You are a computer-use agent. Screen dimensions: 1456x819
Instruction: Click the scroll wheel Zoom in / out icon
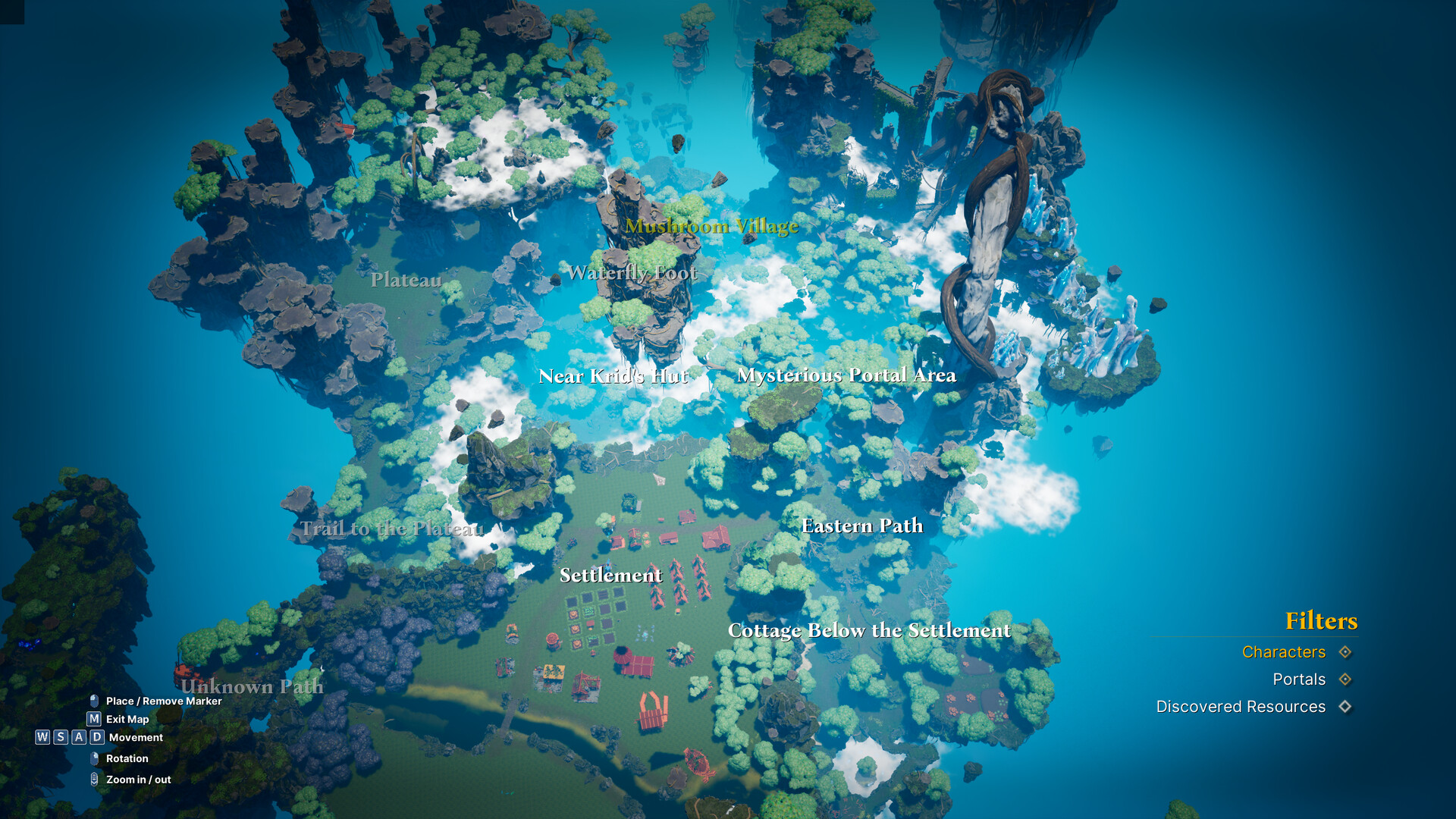pyautogui.click(x=93, y=779)
